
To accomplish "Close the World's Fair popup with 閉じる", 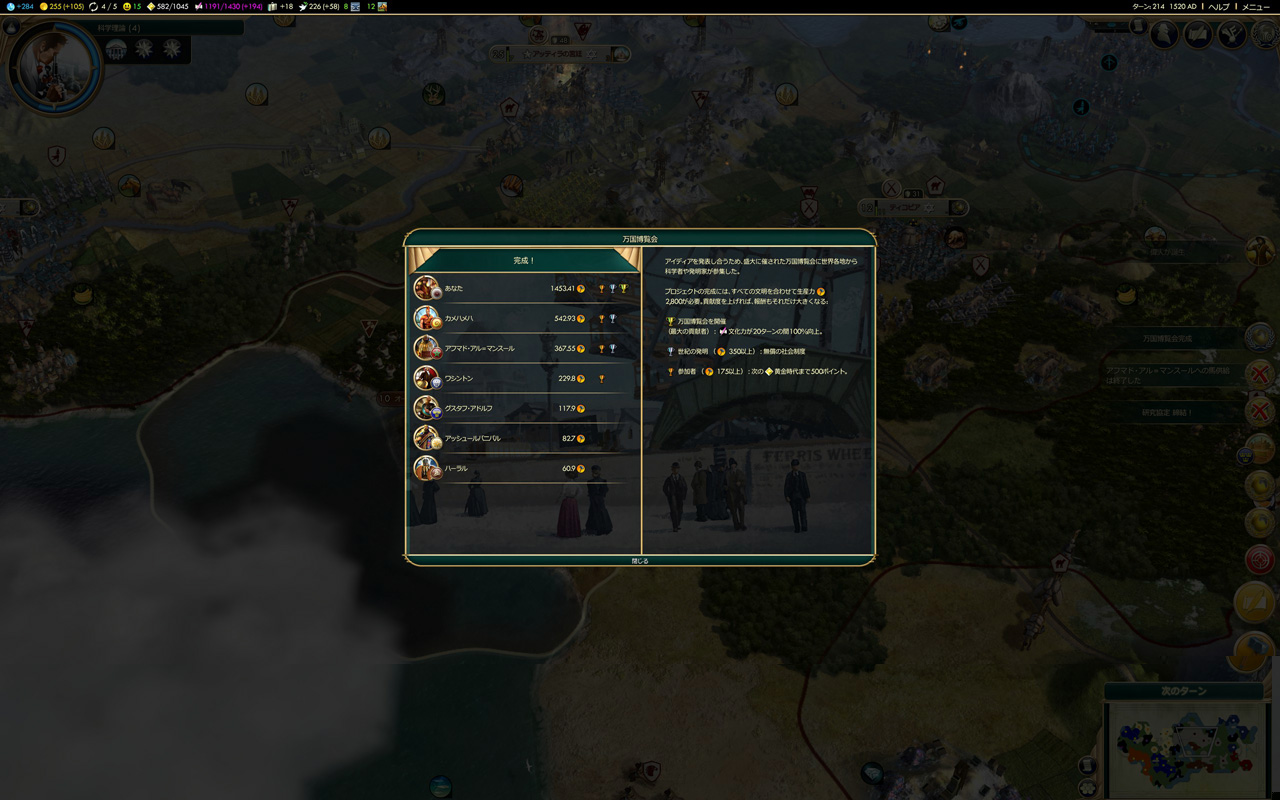I will coord(640,561).
